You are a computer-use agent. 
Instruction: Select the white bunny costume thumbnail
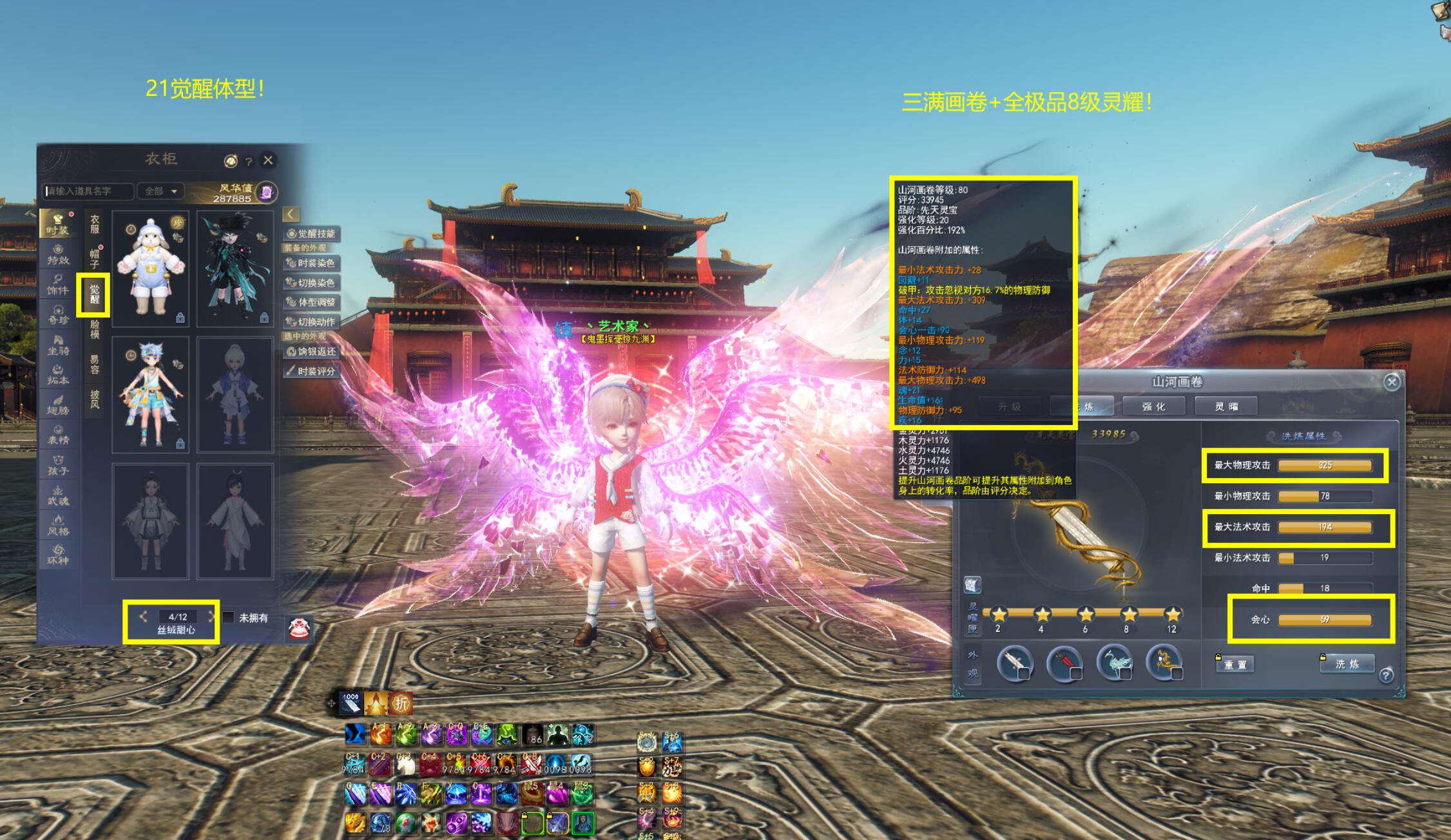[x=151, y=268]
